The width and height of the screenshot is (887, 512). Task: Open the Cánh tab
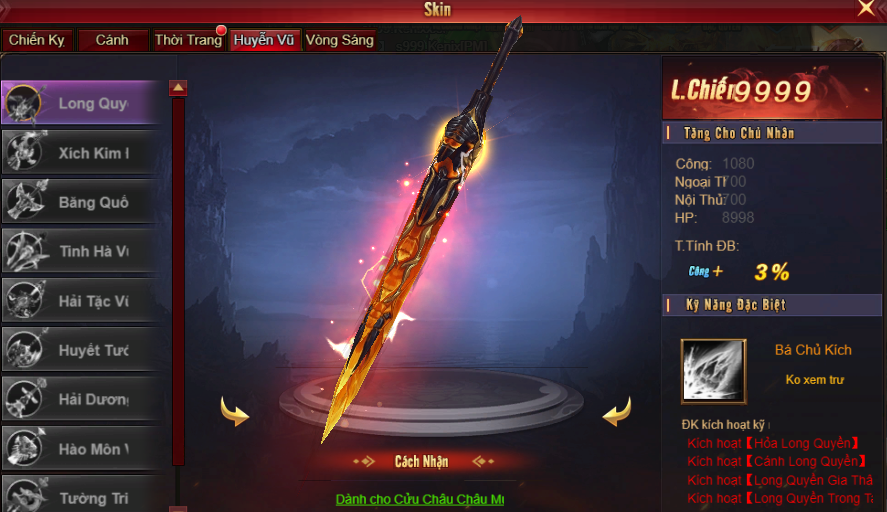(x=111, y=41)
